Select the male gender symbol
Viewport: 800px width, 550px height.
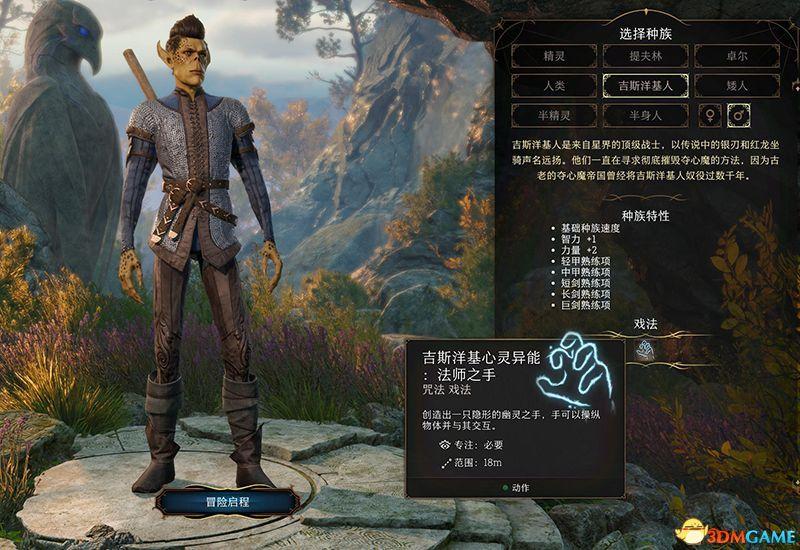click(x=741, y=115)
